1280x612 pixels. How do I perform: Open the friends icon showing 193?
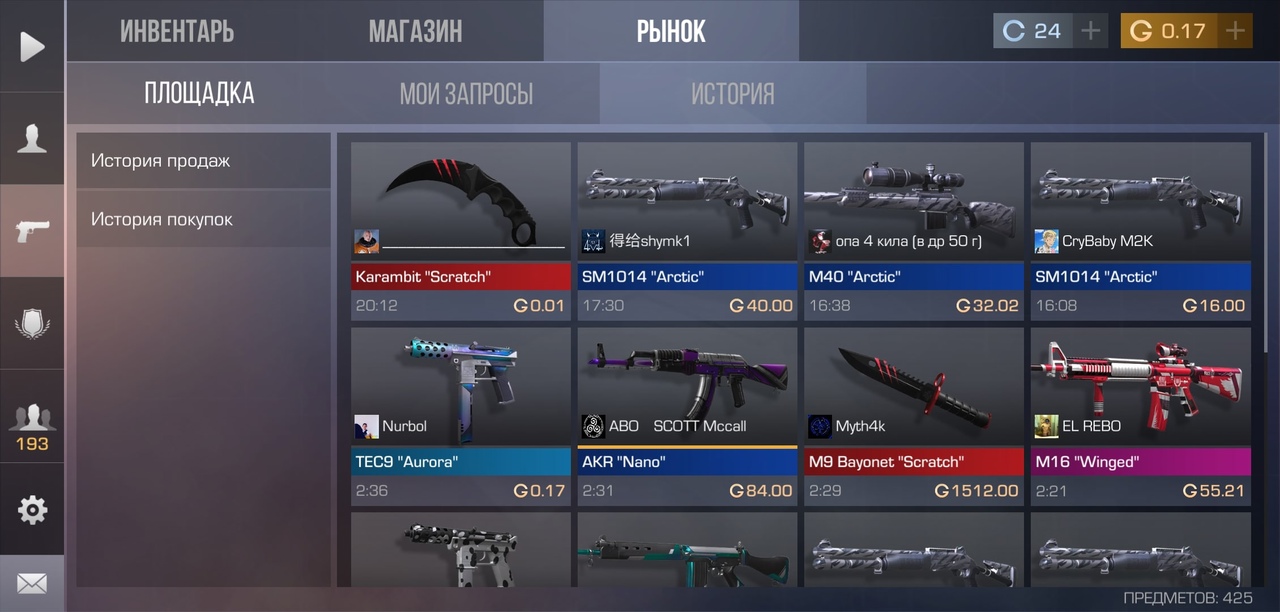coord(32,424)
